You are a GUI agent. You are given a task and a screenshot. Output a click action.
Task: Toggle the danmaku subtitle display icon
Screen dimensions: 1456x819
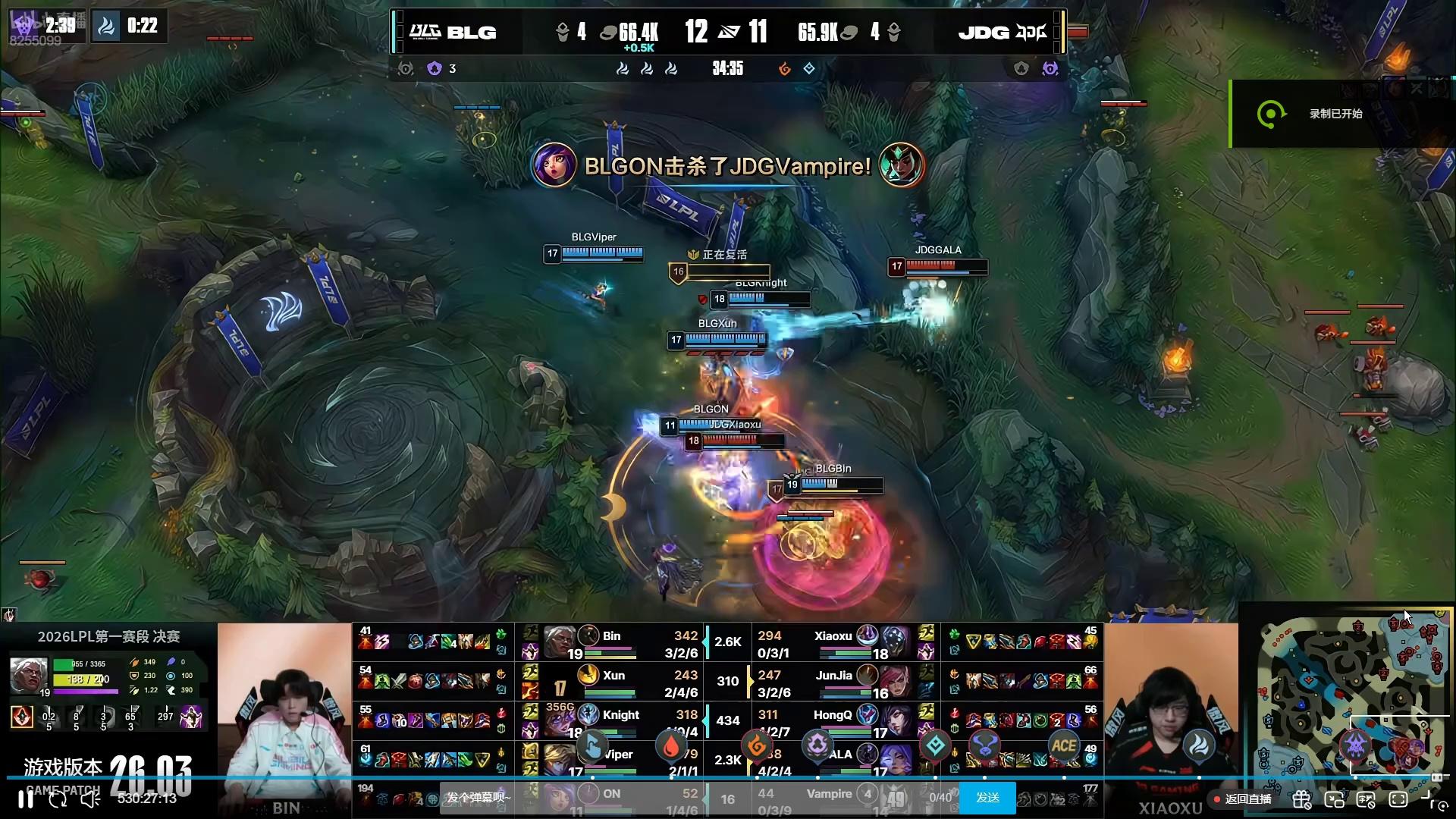1366,799
